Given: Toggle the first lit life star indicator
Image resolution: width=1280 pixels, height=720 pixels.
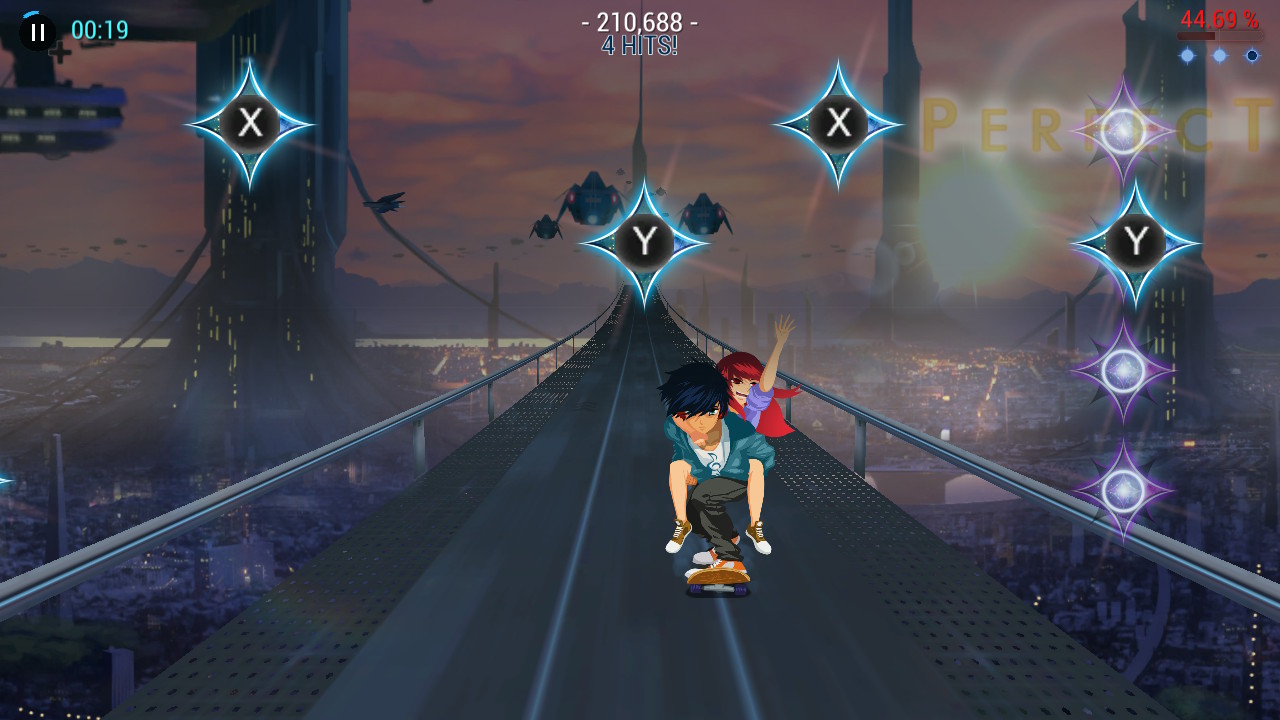Looking at the screenshot, I should (x=1187, y=54).
